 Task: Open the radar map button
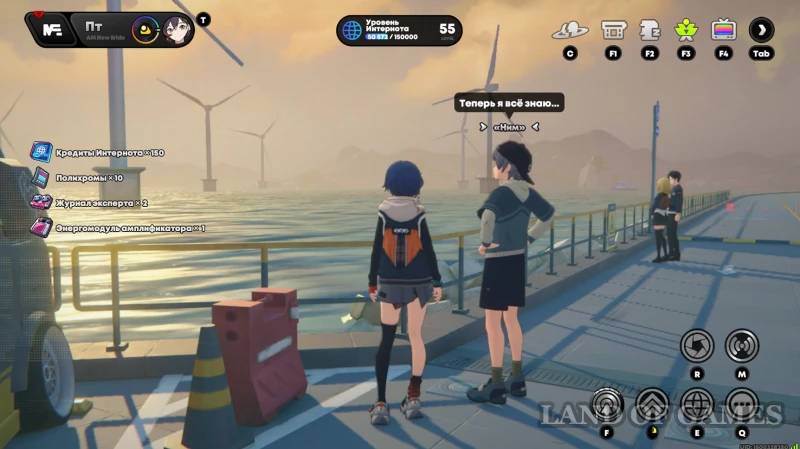click(741, 346)
